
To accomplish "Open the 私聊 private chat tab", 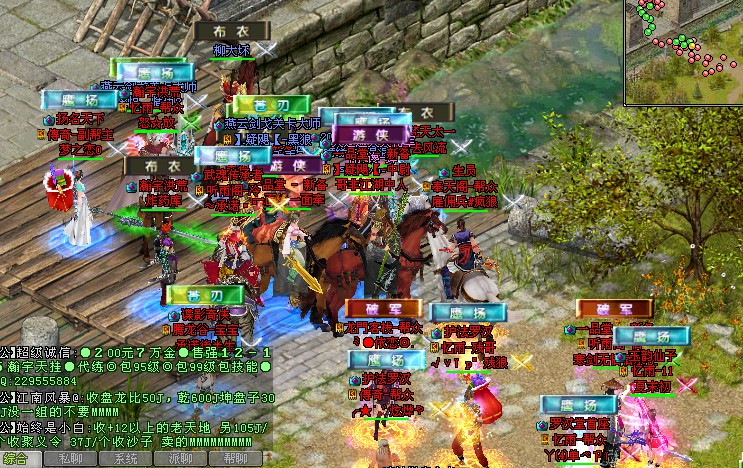I will 71,459.
